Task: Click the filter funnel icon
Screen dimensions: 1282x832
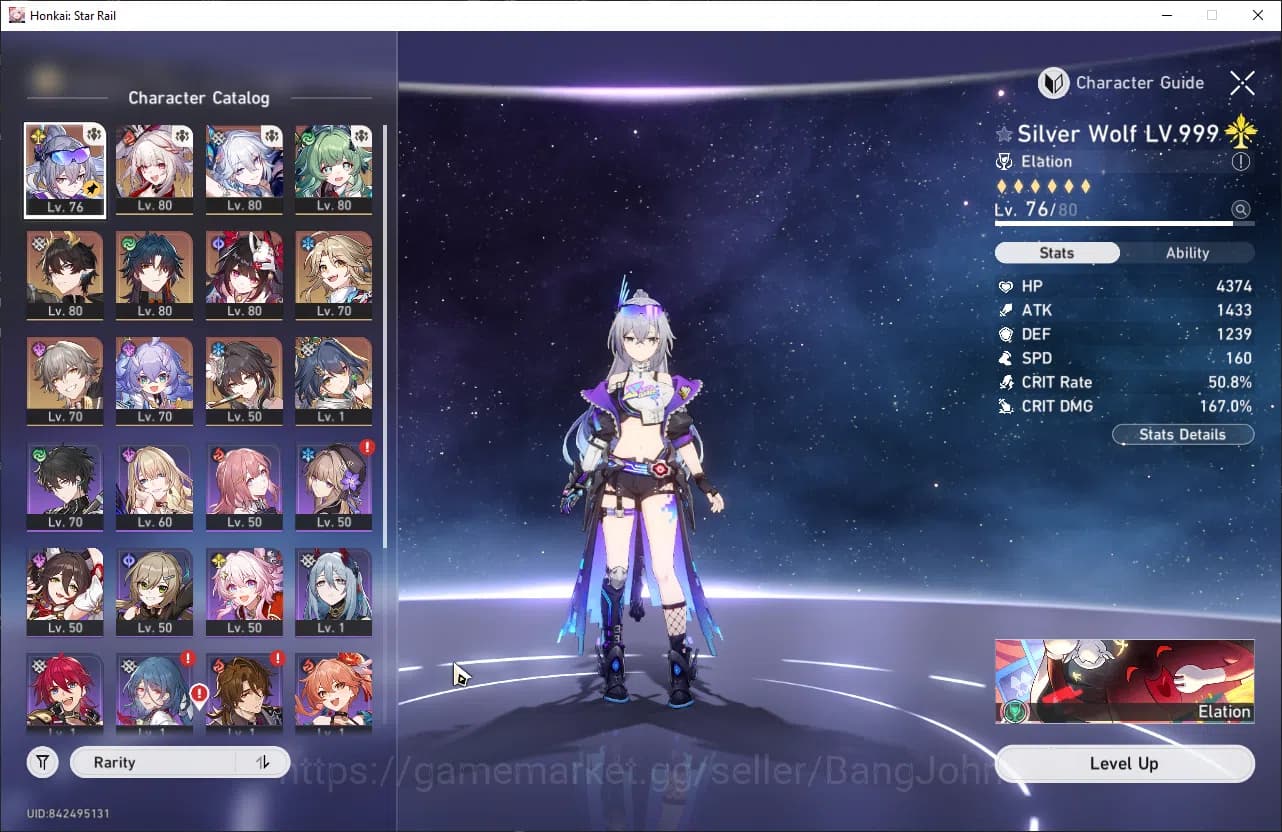Action: 42,762
